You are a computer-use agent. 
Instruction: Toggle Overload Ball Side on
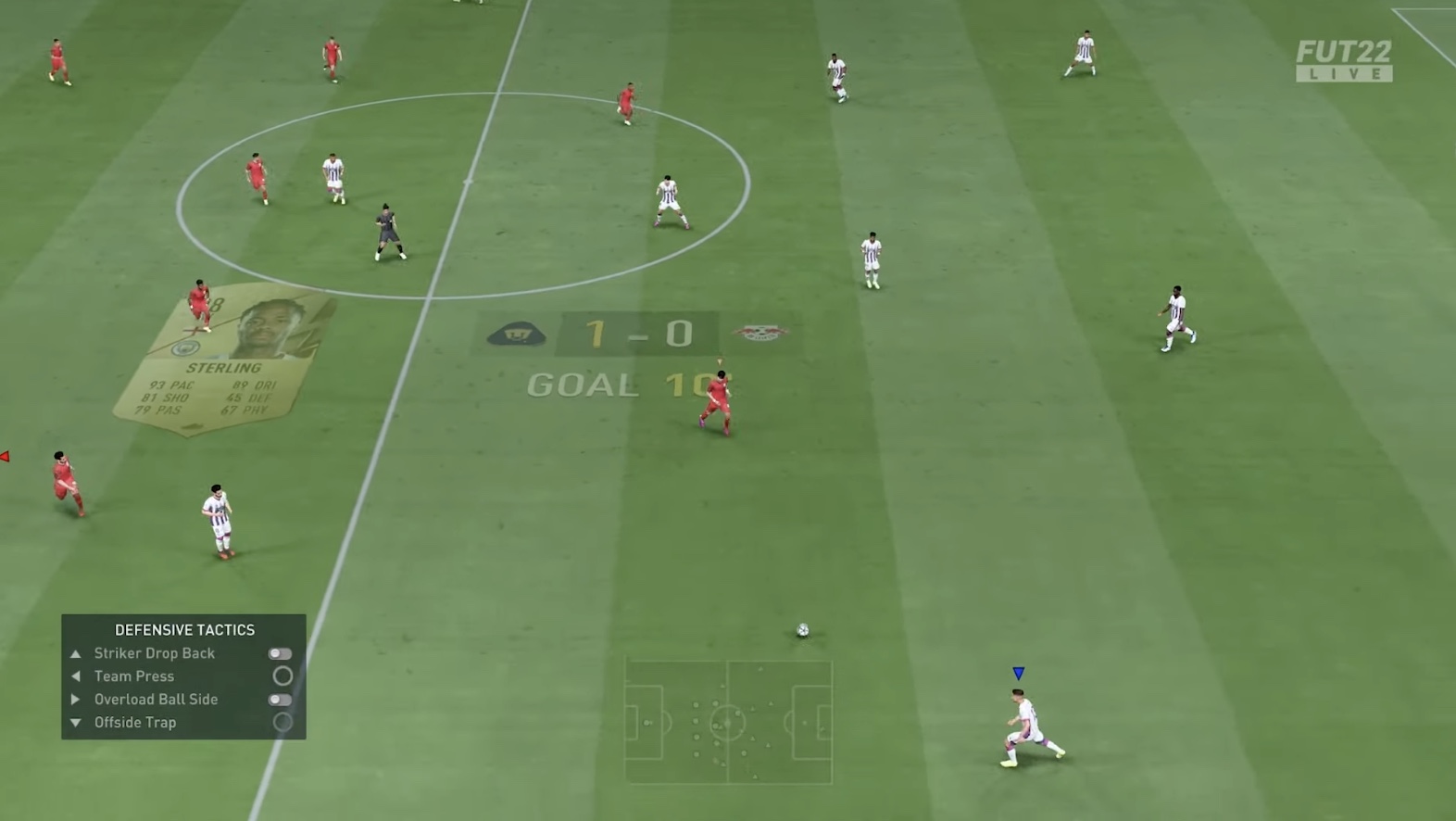point(281,700)
